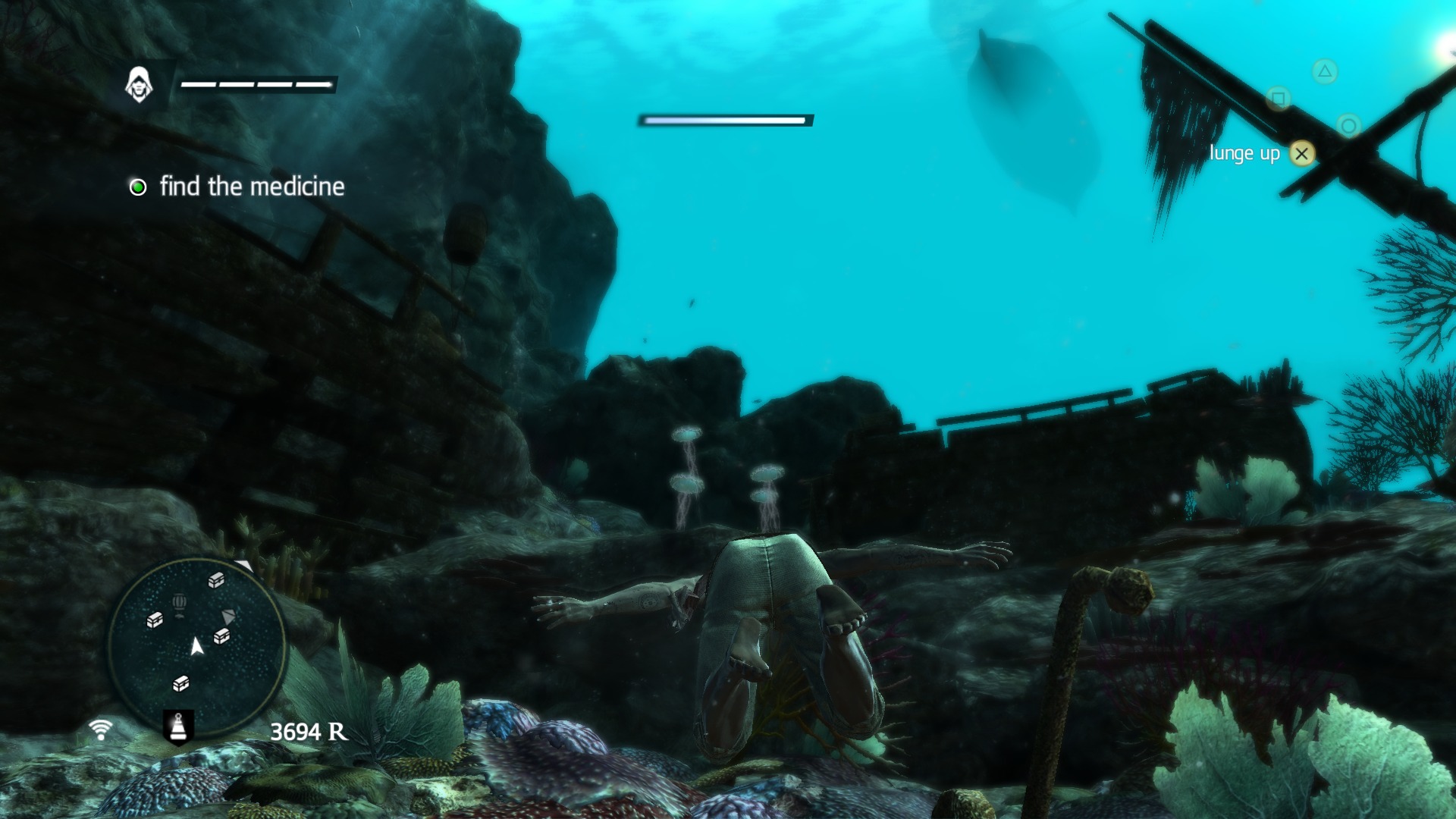Click the wireless connection status icon
The image size is (1456, 819).
(x=100, y=730)
